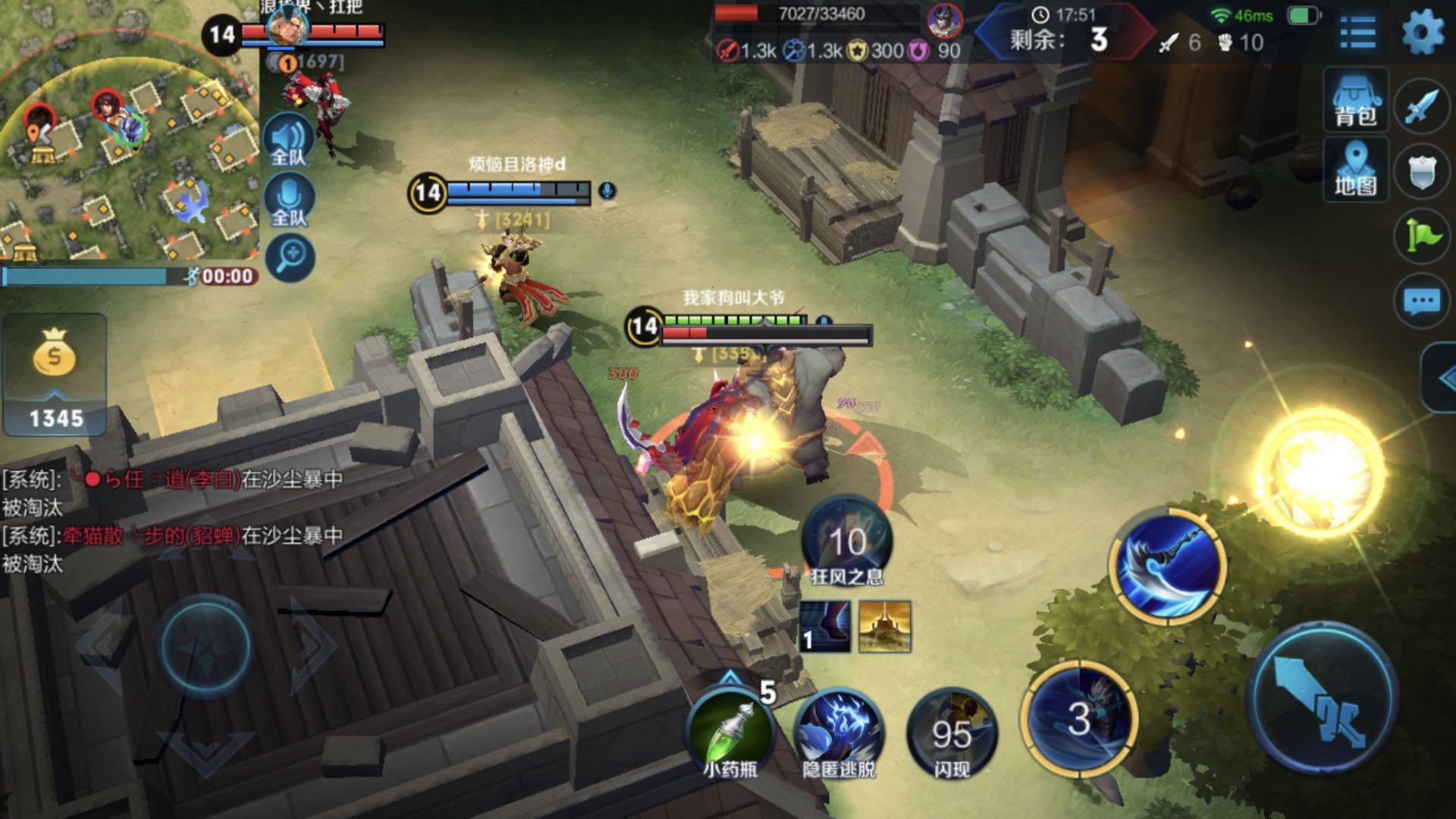Expand the side panel arrow
Screen dimensions: 1456x819
pos(1443,378)
